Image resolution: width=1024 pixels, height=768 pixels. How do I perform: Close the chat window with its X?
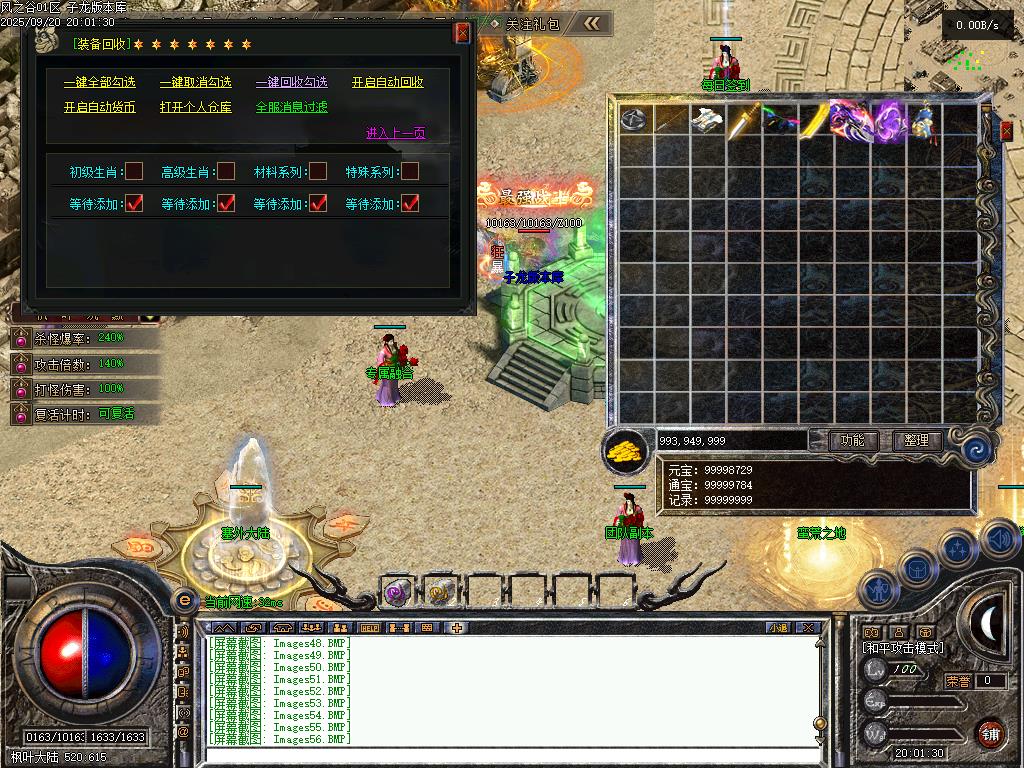808,628
